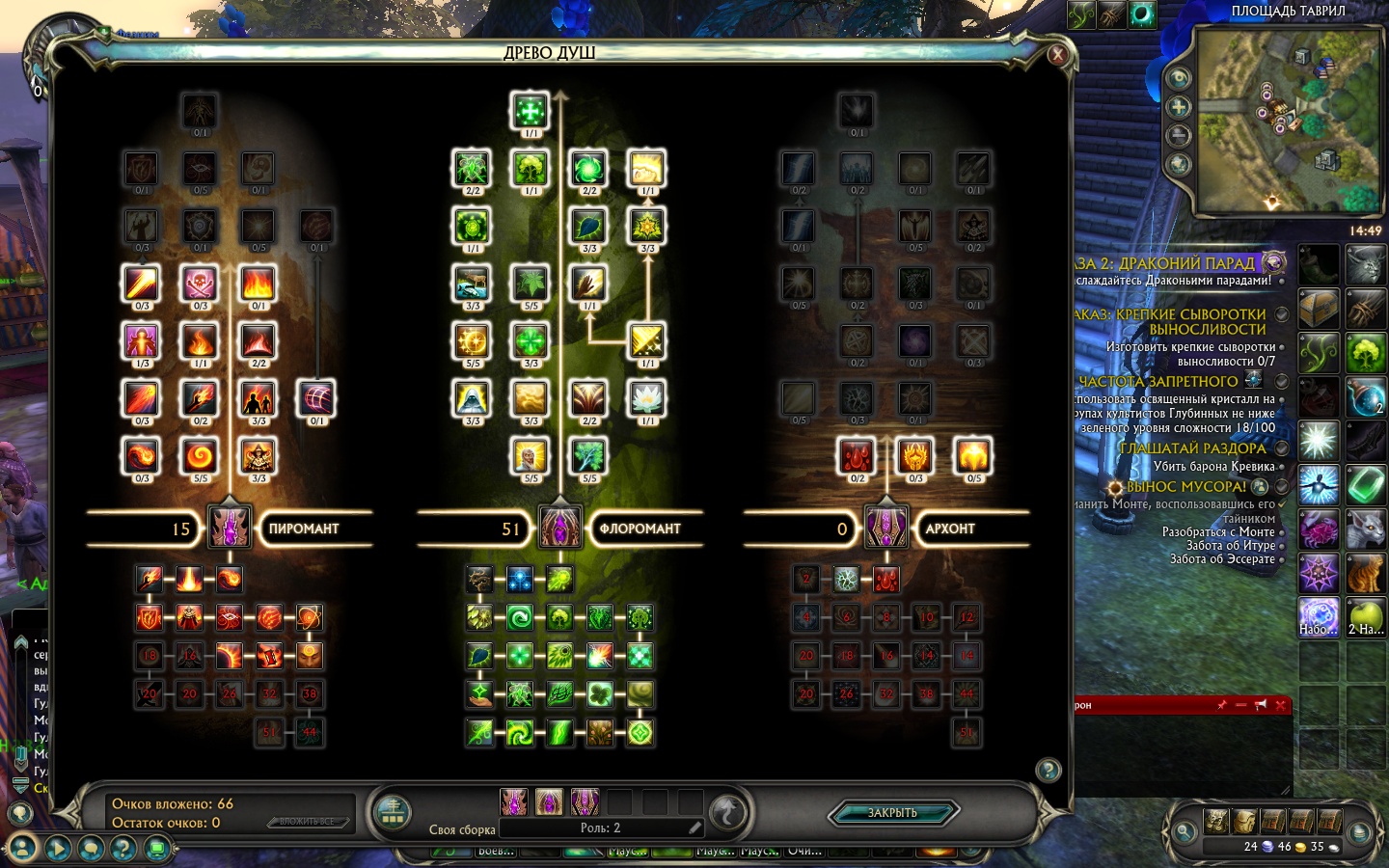Edit the role name with the pencil icon
This screenshot has height=868, width=1389.
(x=694, y=827)
